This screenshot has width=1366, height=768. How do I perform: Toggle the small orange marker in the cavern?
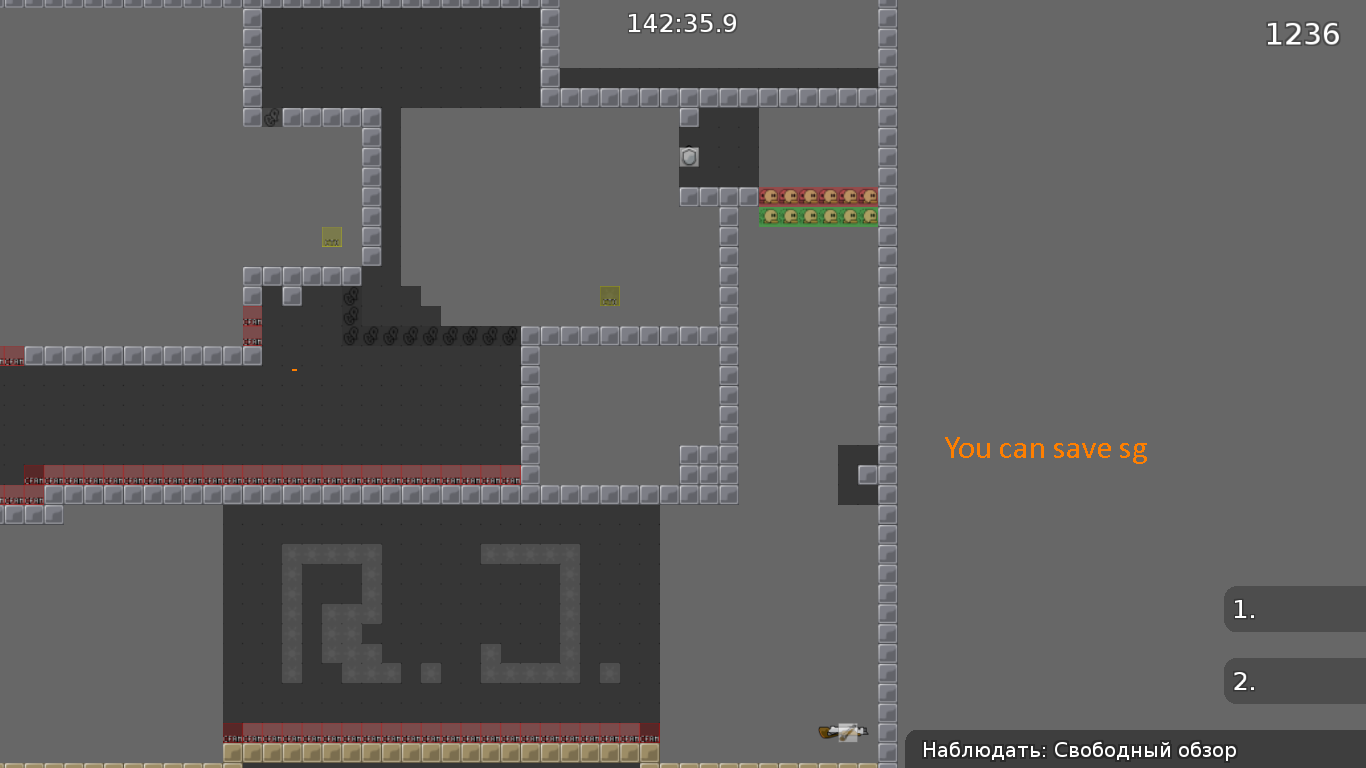[x=295, y=368]
